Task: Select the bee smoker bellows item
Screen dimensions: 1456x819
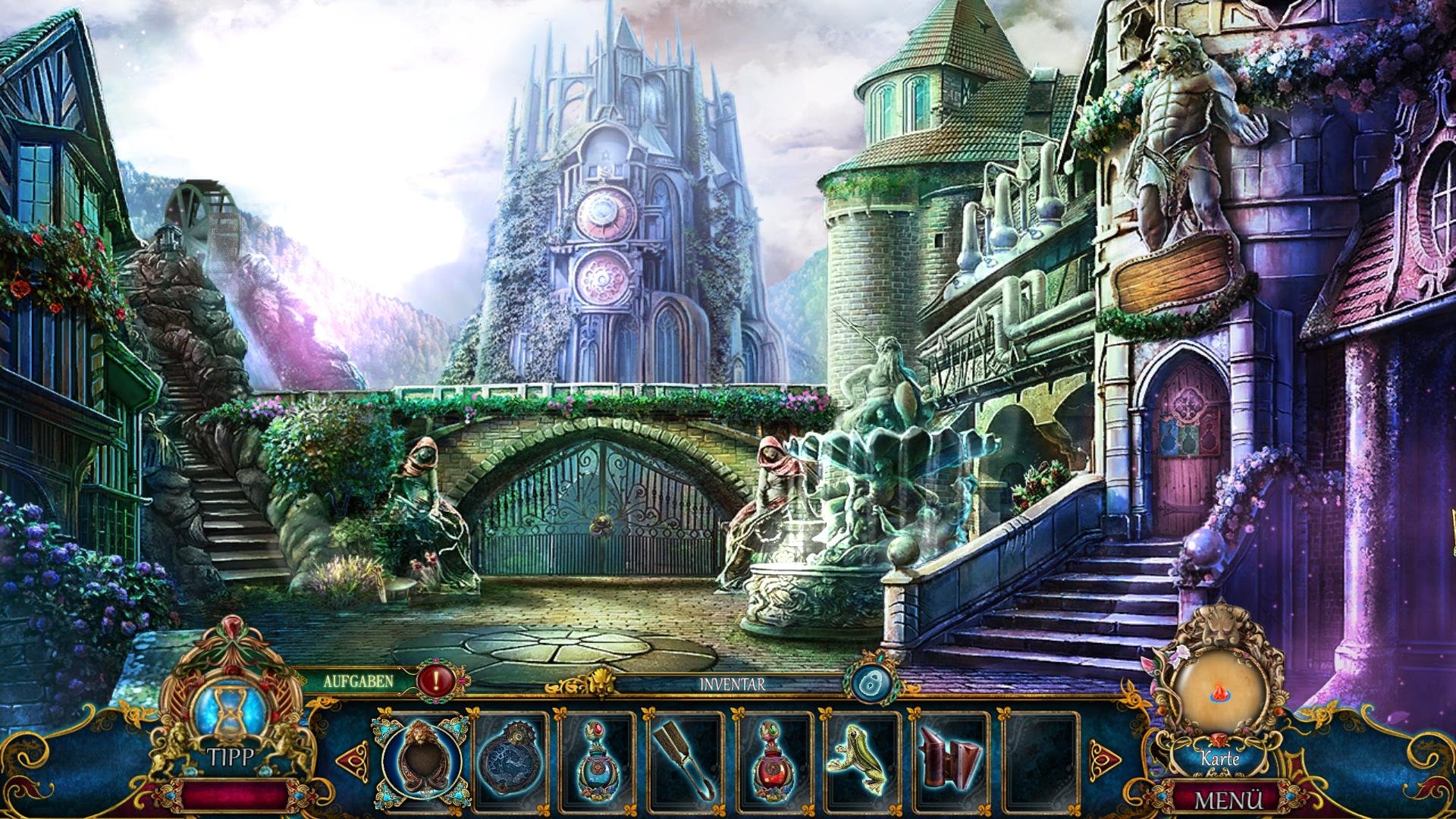Action: 952,756
